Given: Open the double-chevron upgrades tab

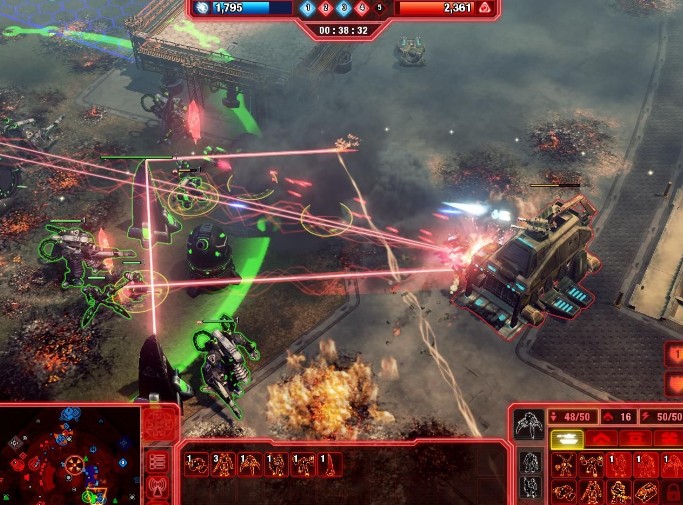Looking at the screenshot, I should (x=601, y=438).
